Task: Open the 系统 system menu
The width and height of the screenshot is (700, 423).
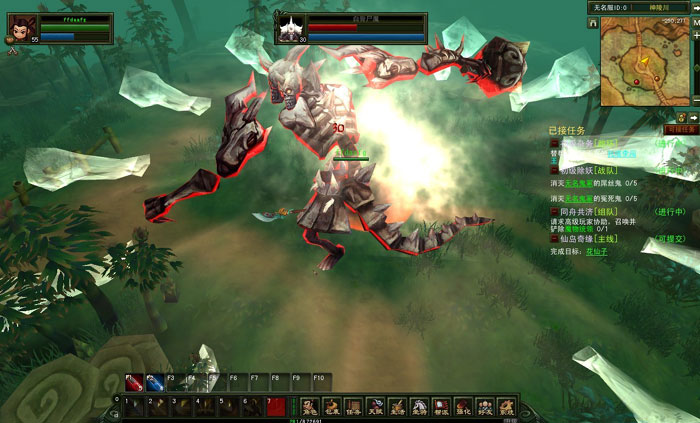Action: pyautogui.click(x=507, y=406)
